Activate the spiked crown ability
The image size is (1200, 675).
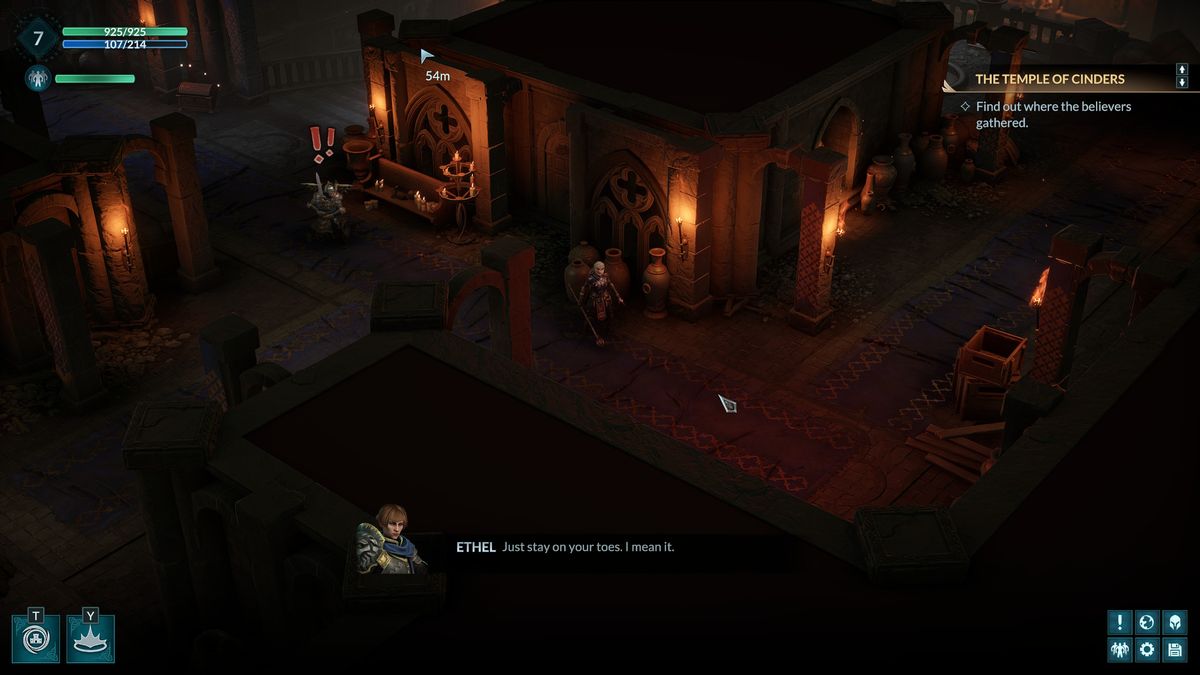91,639
